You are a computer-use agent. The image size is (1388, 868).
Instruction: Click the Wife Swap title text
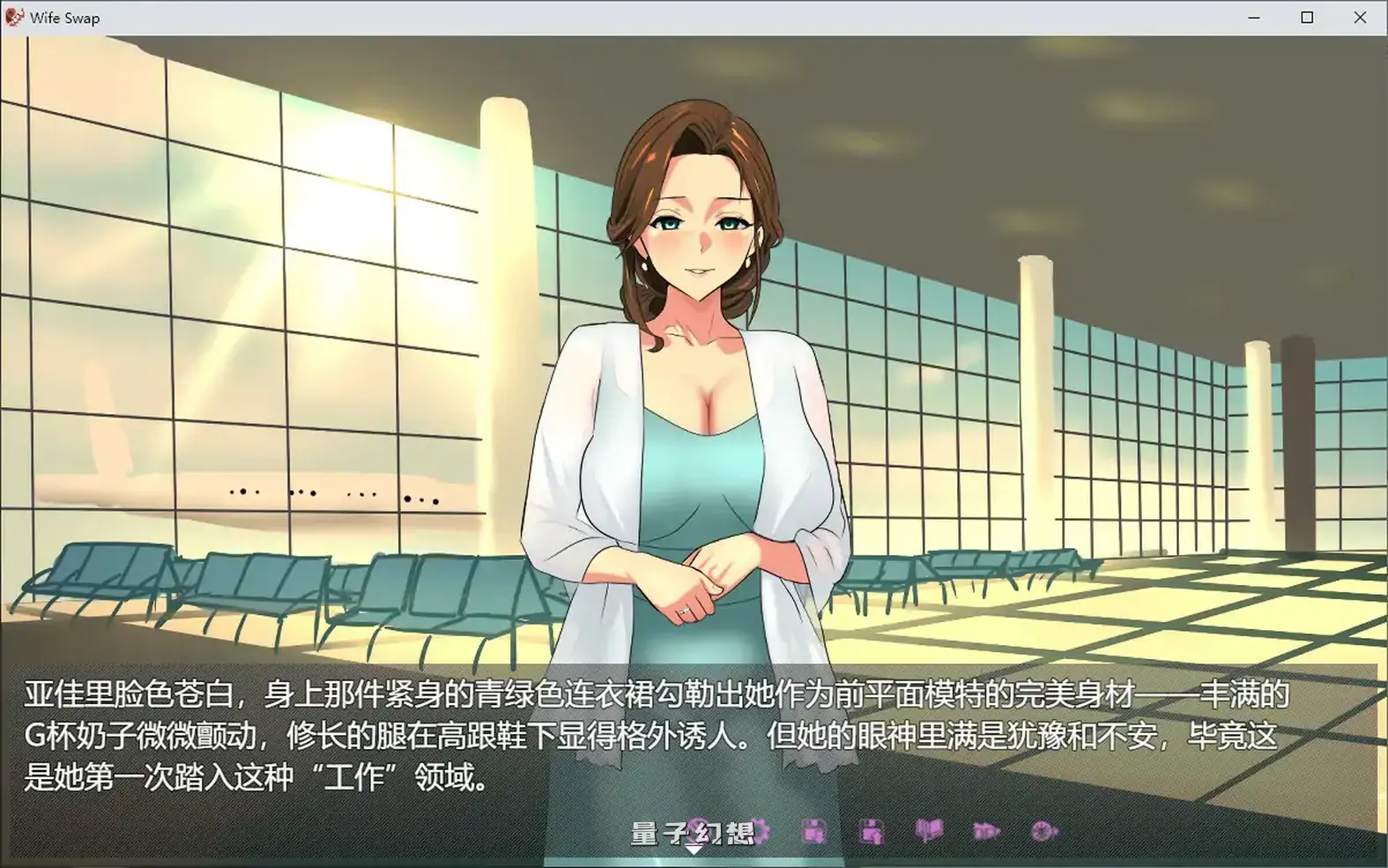click(x=64, y=17)
